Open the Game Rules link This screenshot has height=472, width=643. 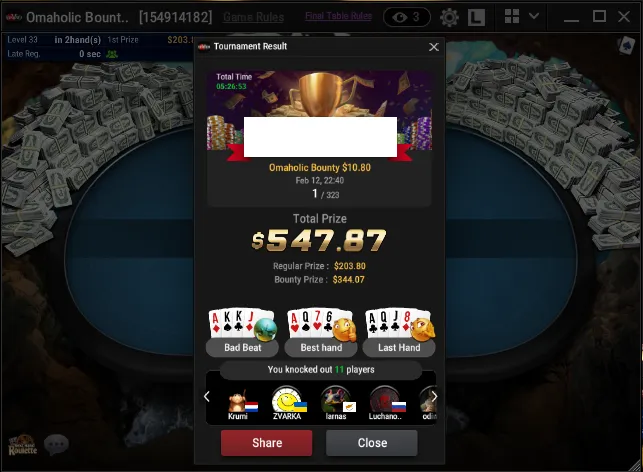click(x=253, y=17)
